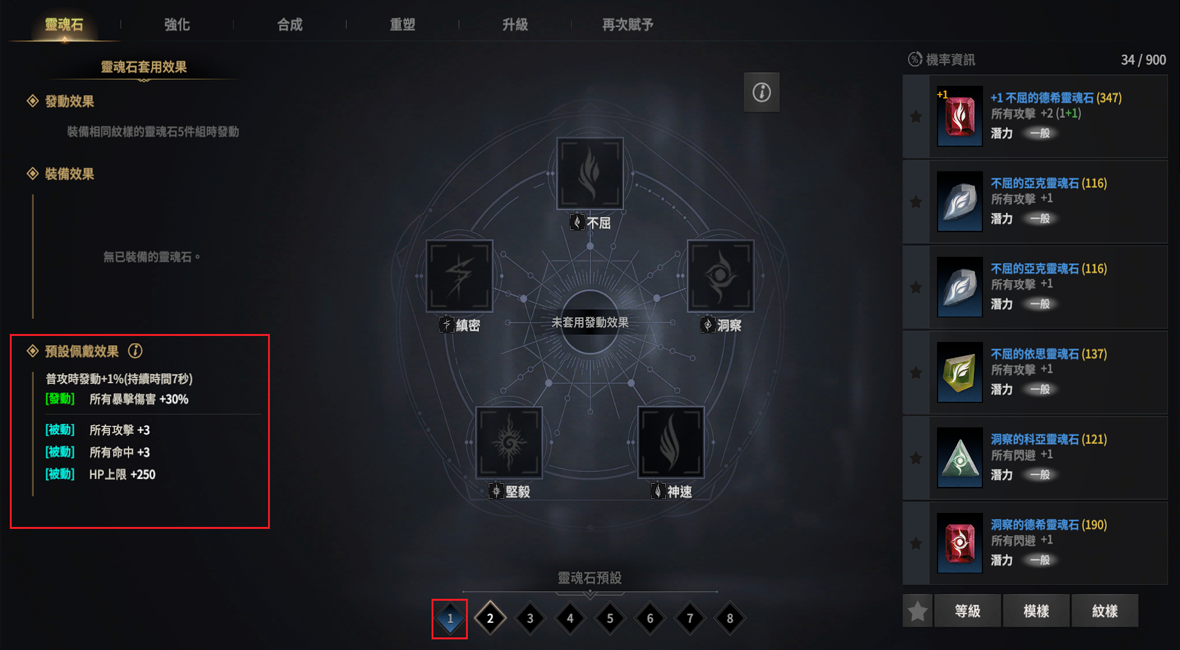Screen dimensions: 1180x650
Task: Choose soul stone preset 8
Action: [x=730, y=618]
